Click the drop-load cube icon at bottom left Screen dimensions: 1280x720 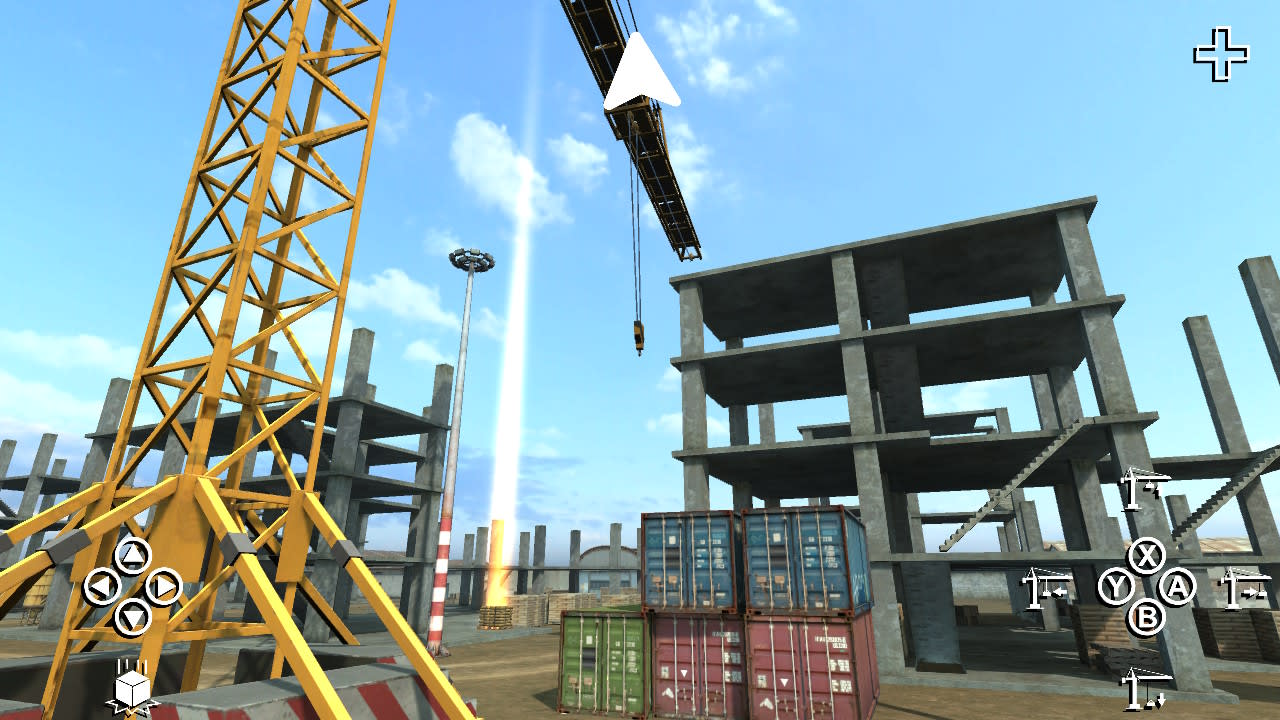(x=130, y=690)
